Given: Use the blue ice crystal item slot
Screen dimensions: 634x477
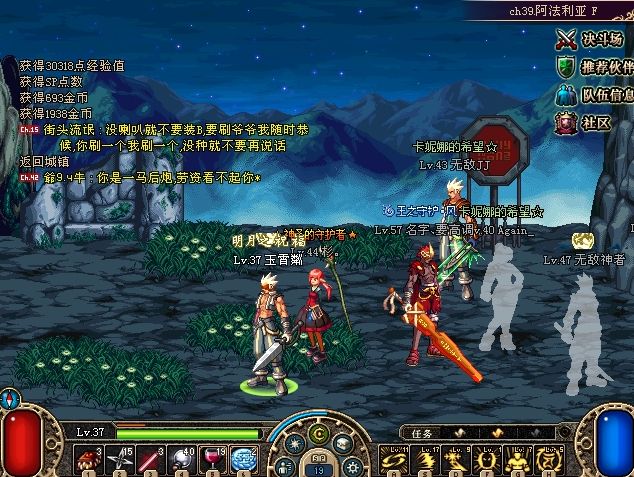Looking at the screenshot, I should click(245, 459).
